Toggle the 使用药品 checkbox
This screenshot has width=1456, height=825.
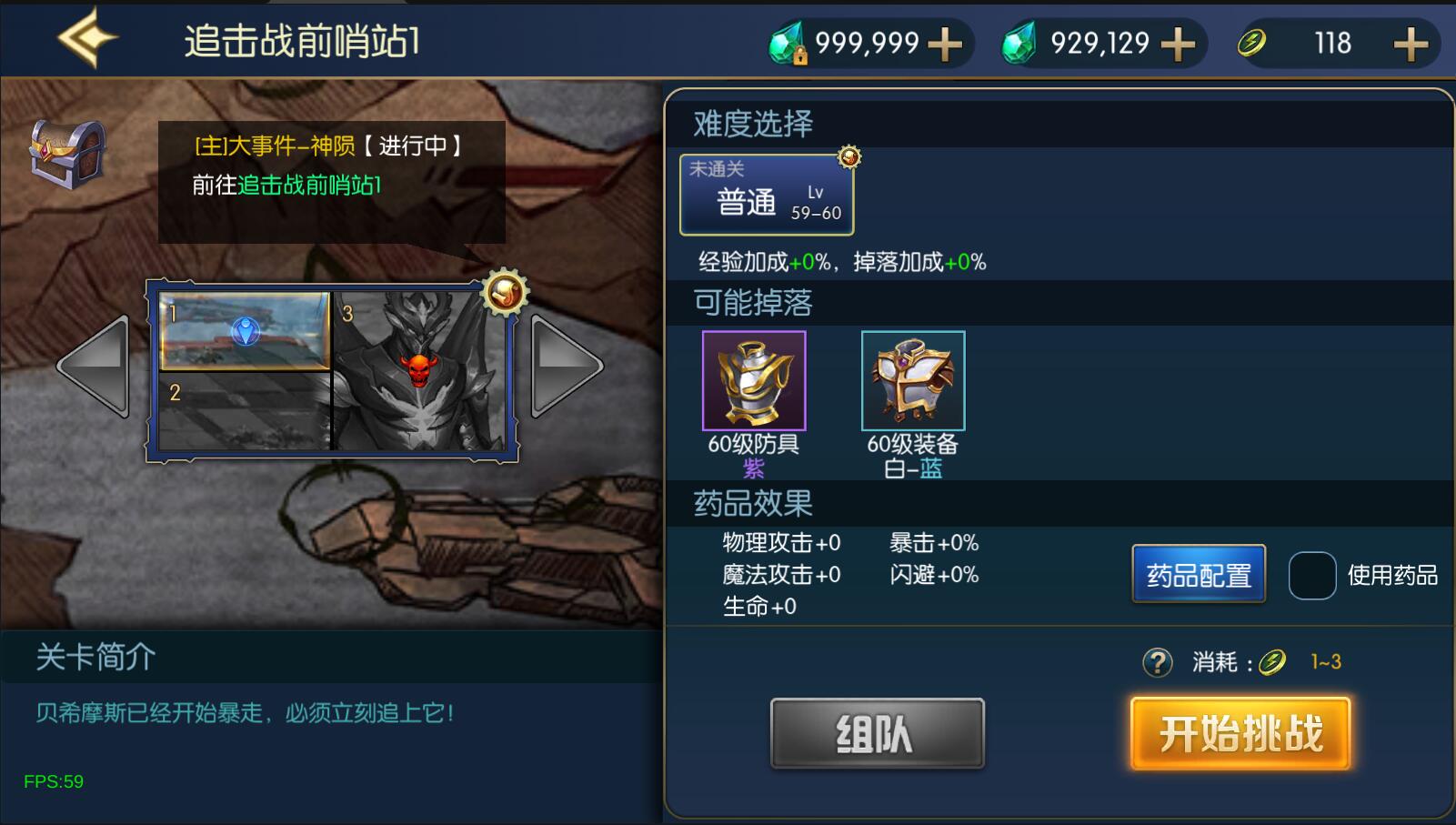pyautogui.click(x=1311, y=575)
